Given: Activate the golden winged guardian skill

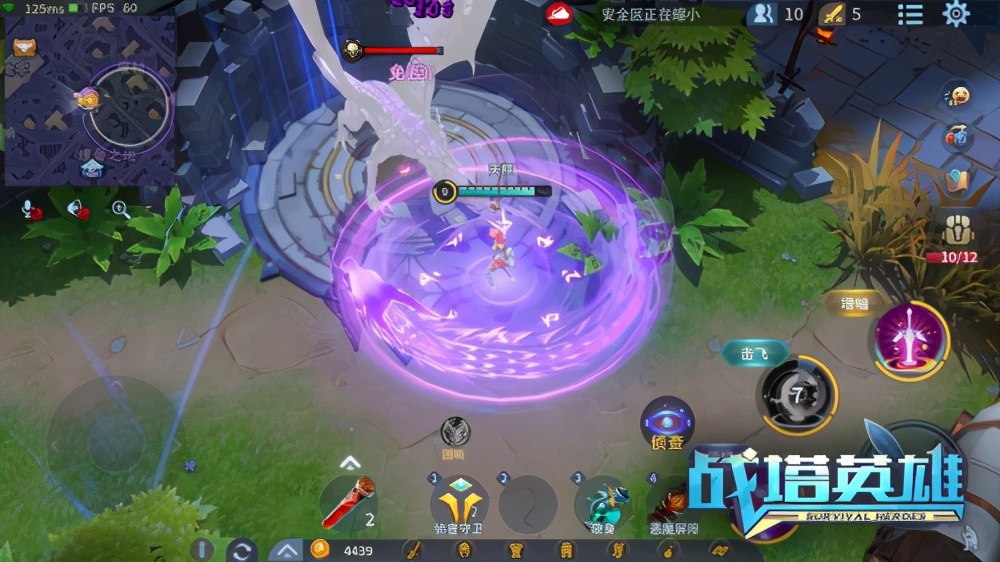Looking at the screenshot, I should click(x=459, y=502).
